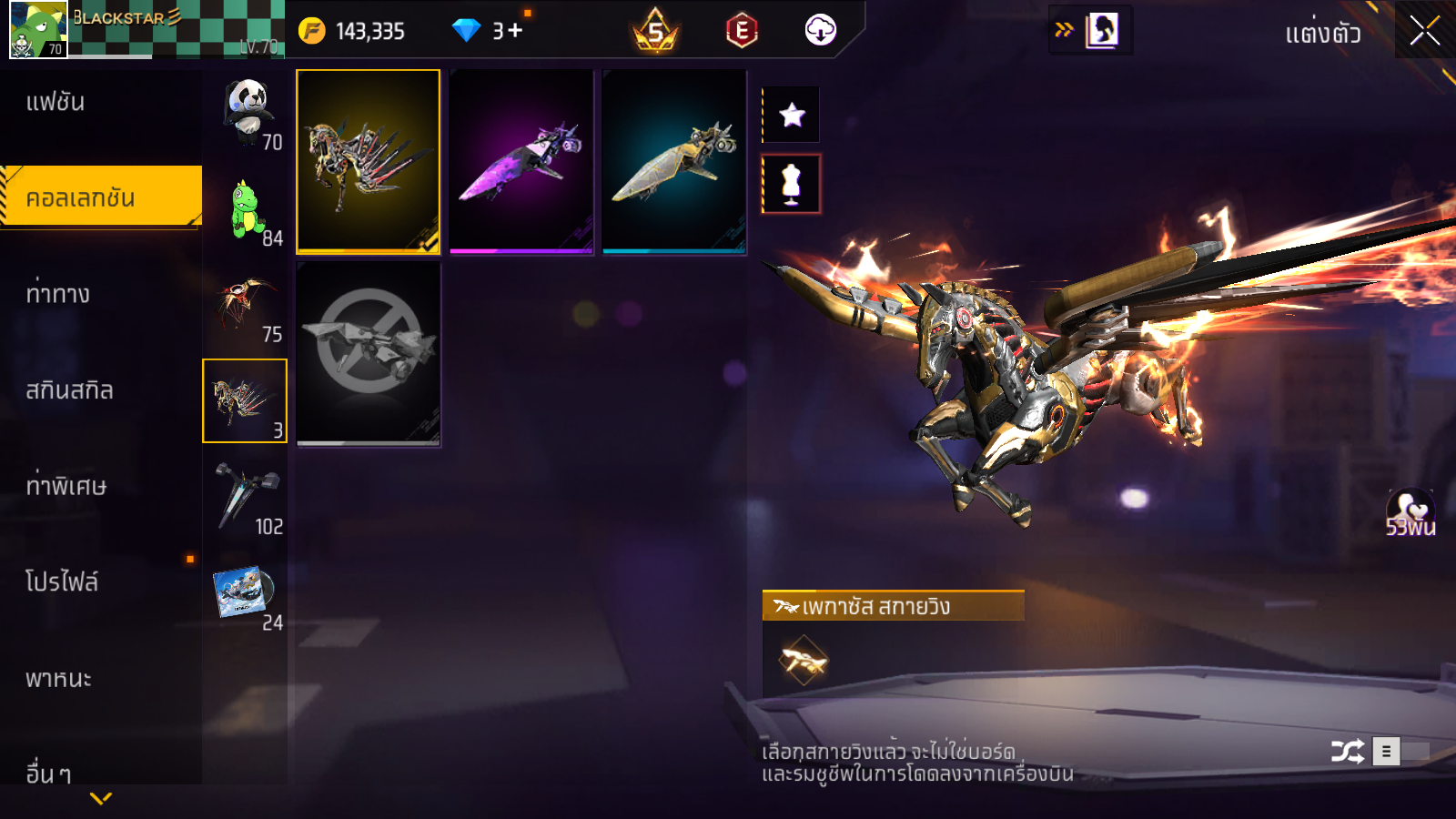Open the โปรไฟล์ category

pos(62,582)
